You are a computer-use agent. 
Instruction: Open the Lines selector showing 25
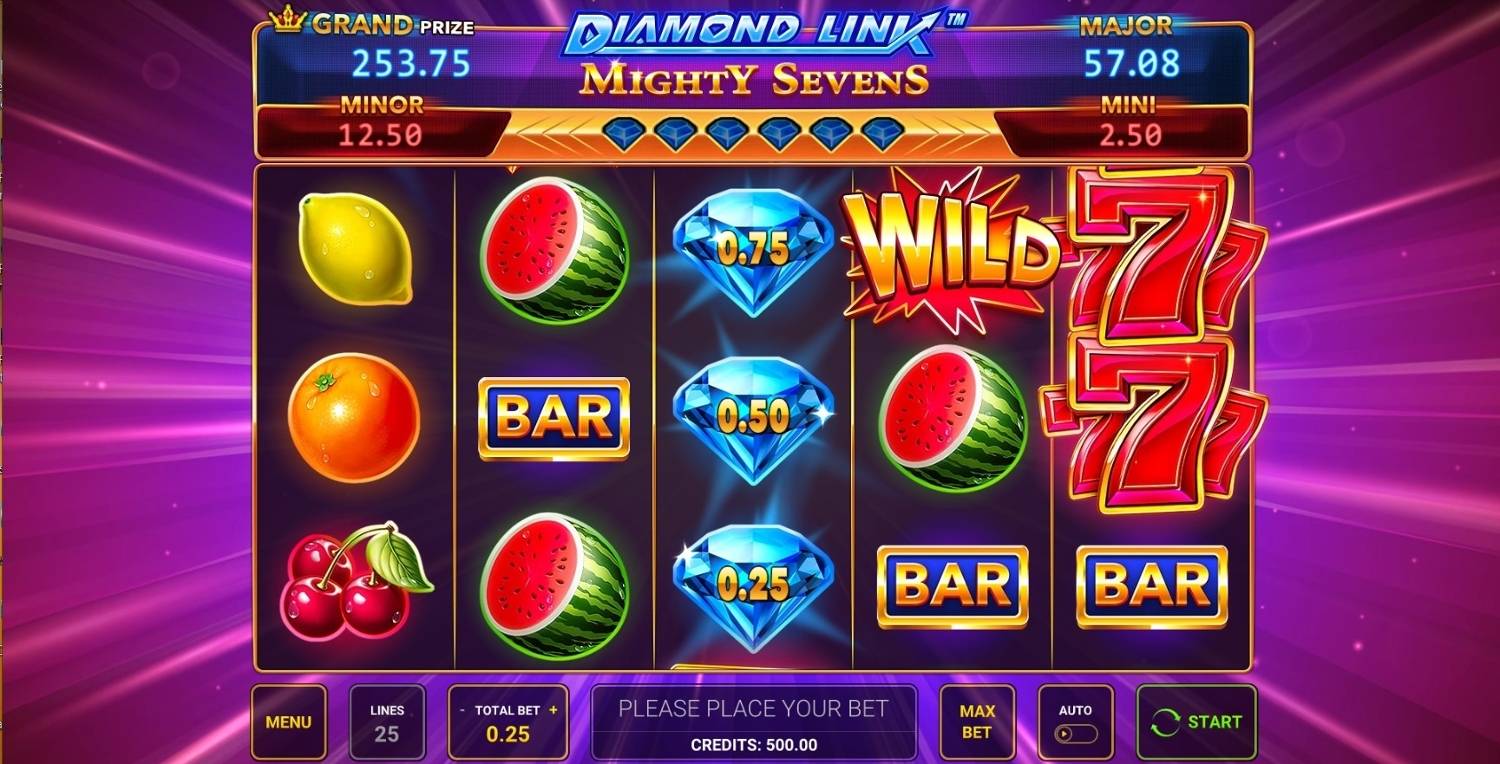pyautogui.click(x=388, y=720)
